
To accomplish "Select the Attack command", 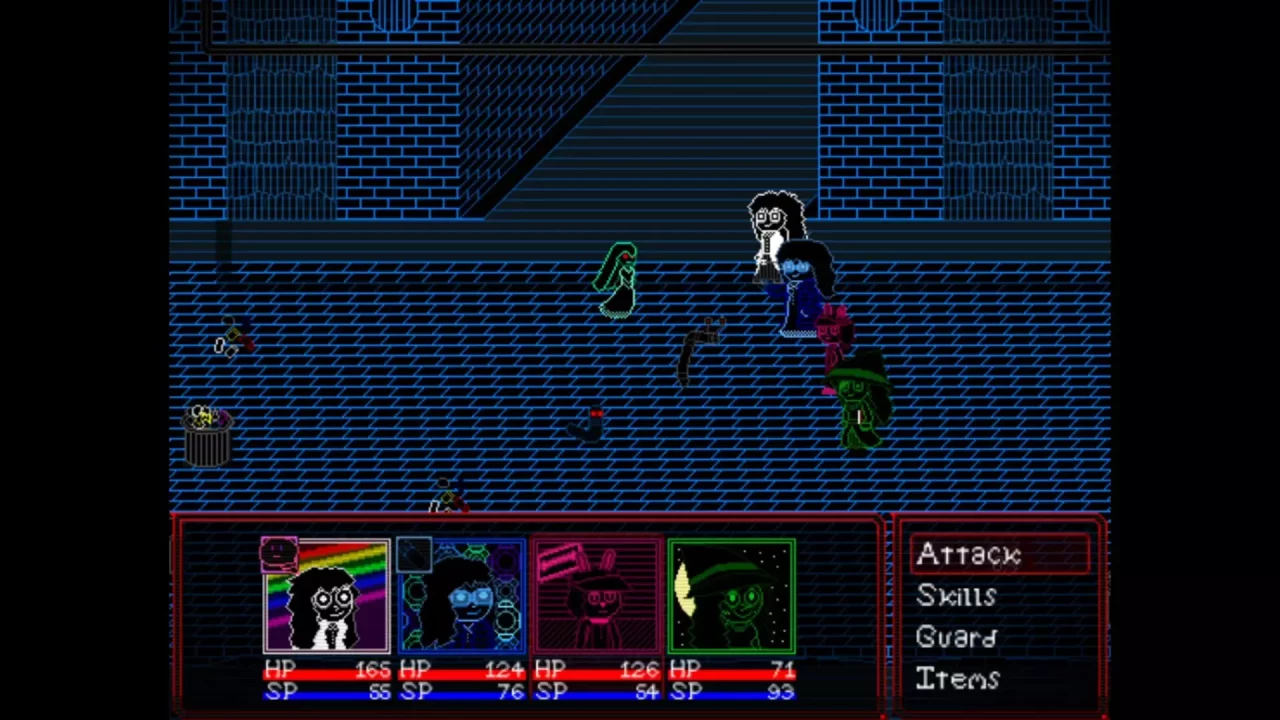I will 968,555.
